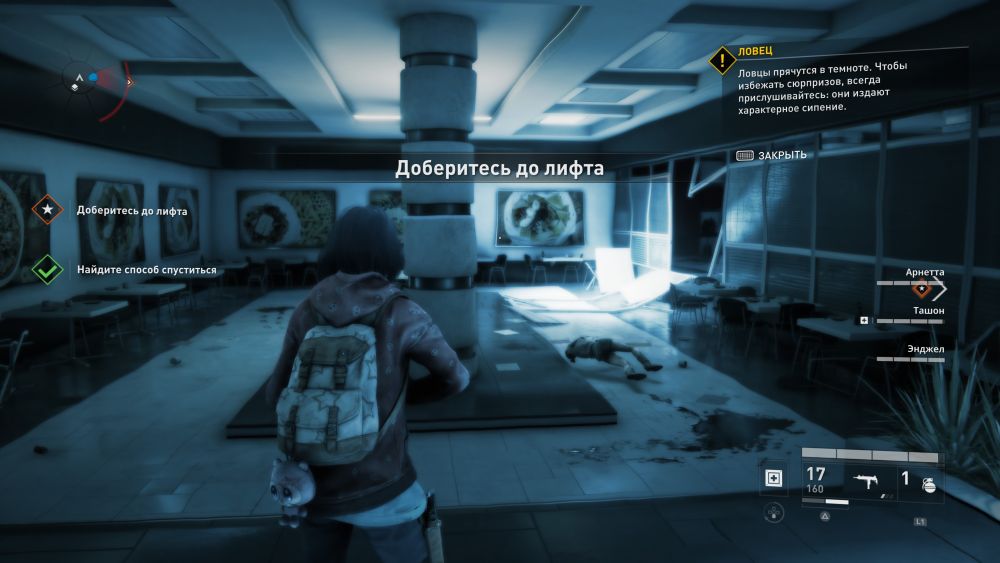Select teammate Ташон in the squad list
This screenshot has width=1000, height=563.
click(925, 311)
